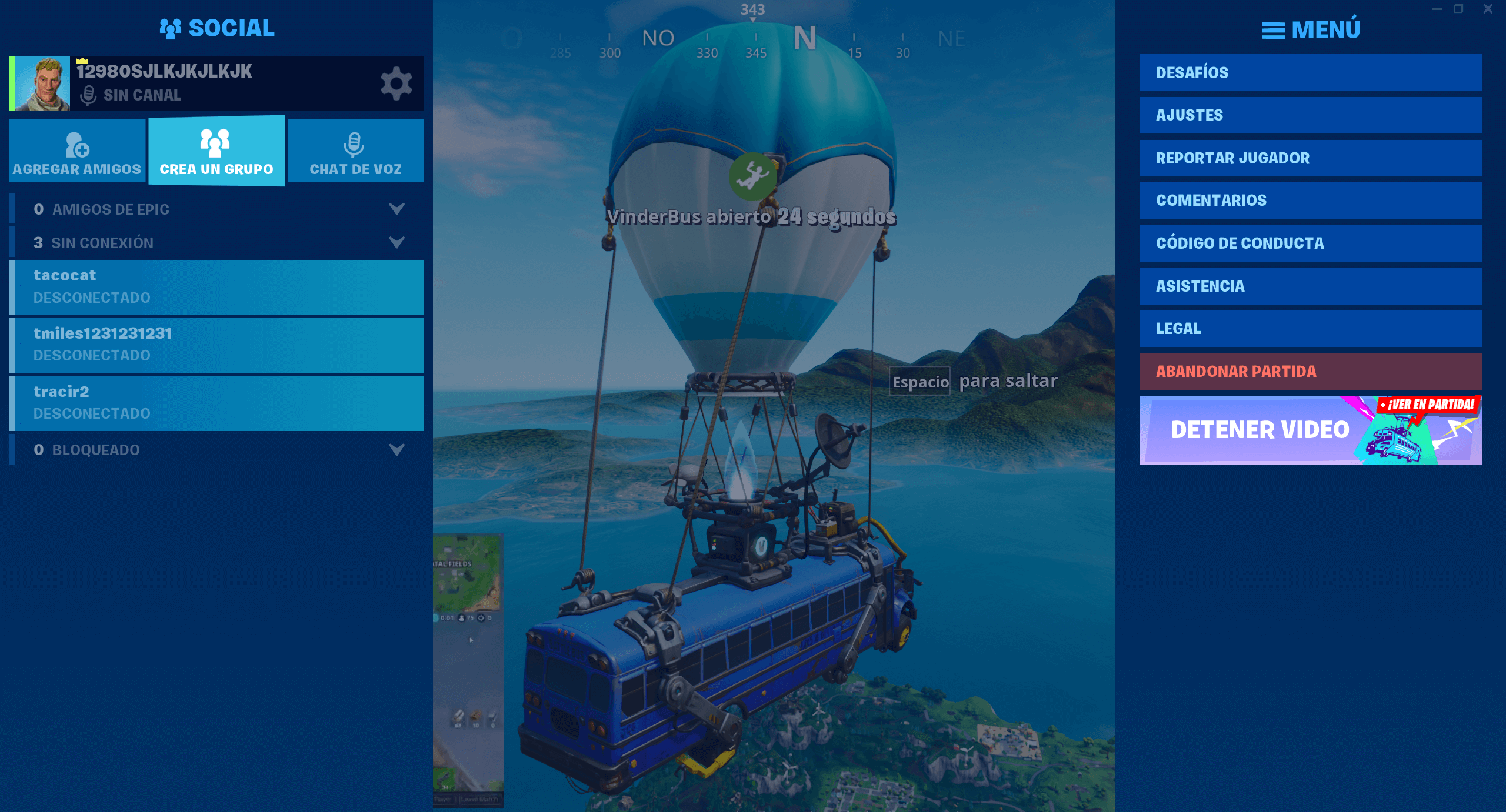Expand the AMIGOS DE EPIC list

[398, 209]
